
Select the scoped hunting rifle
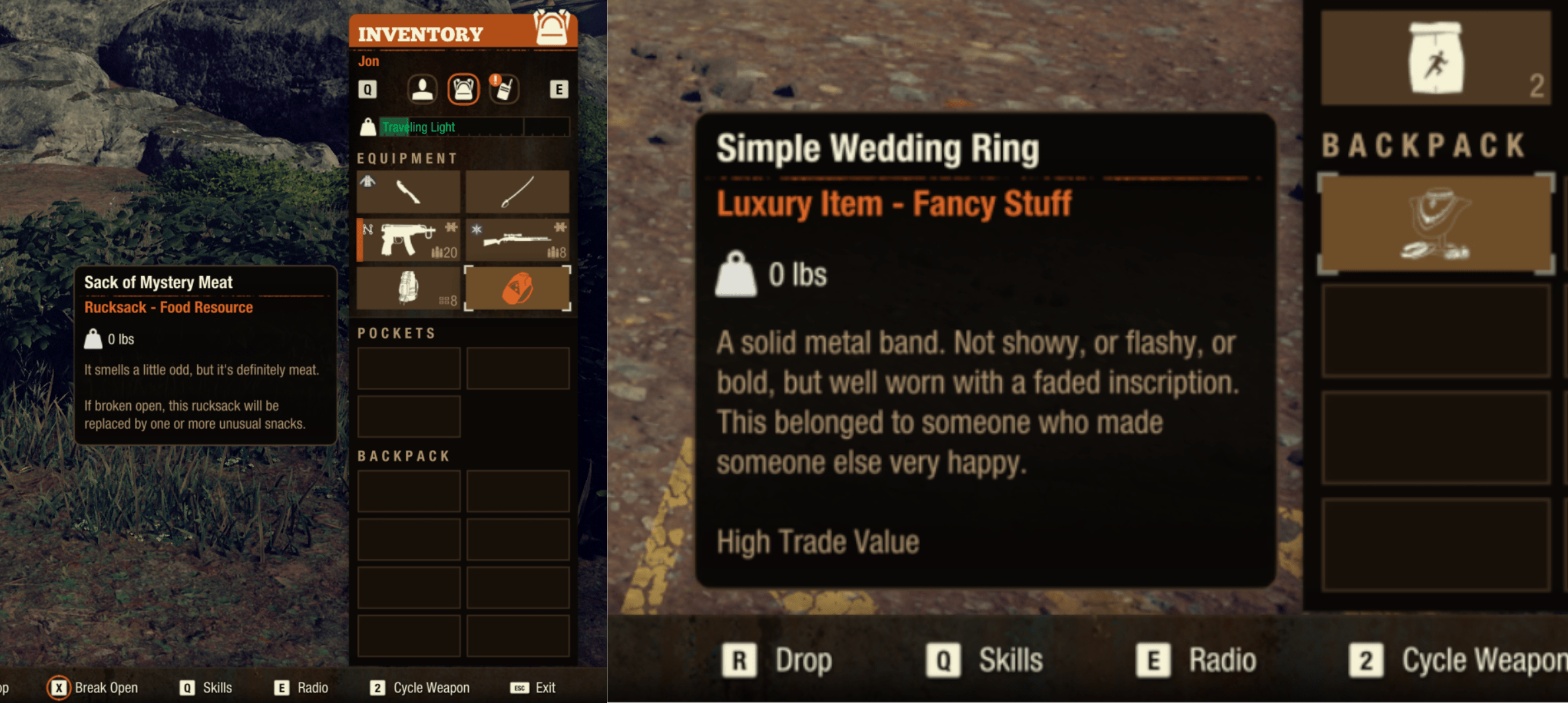[x=518, y=240]
